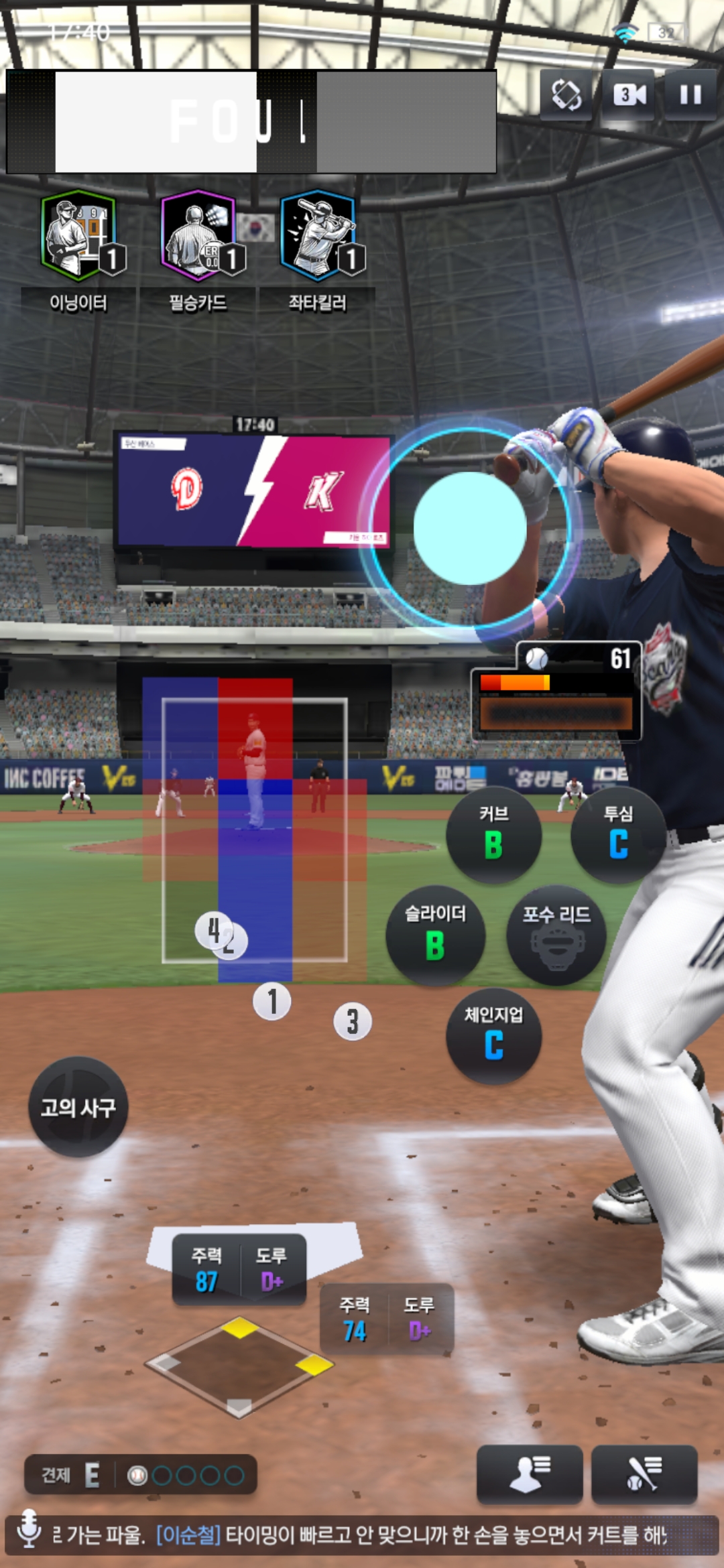Switch the camera view with the 3 camera button
Image resolution: width=724 pixels, height=1568 pixels.
coord(629,94)
